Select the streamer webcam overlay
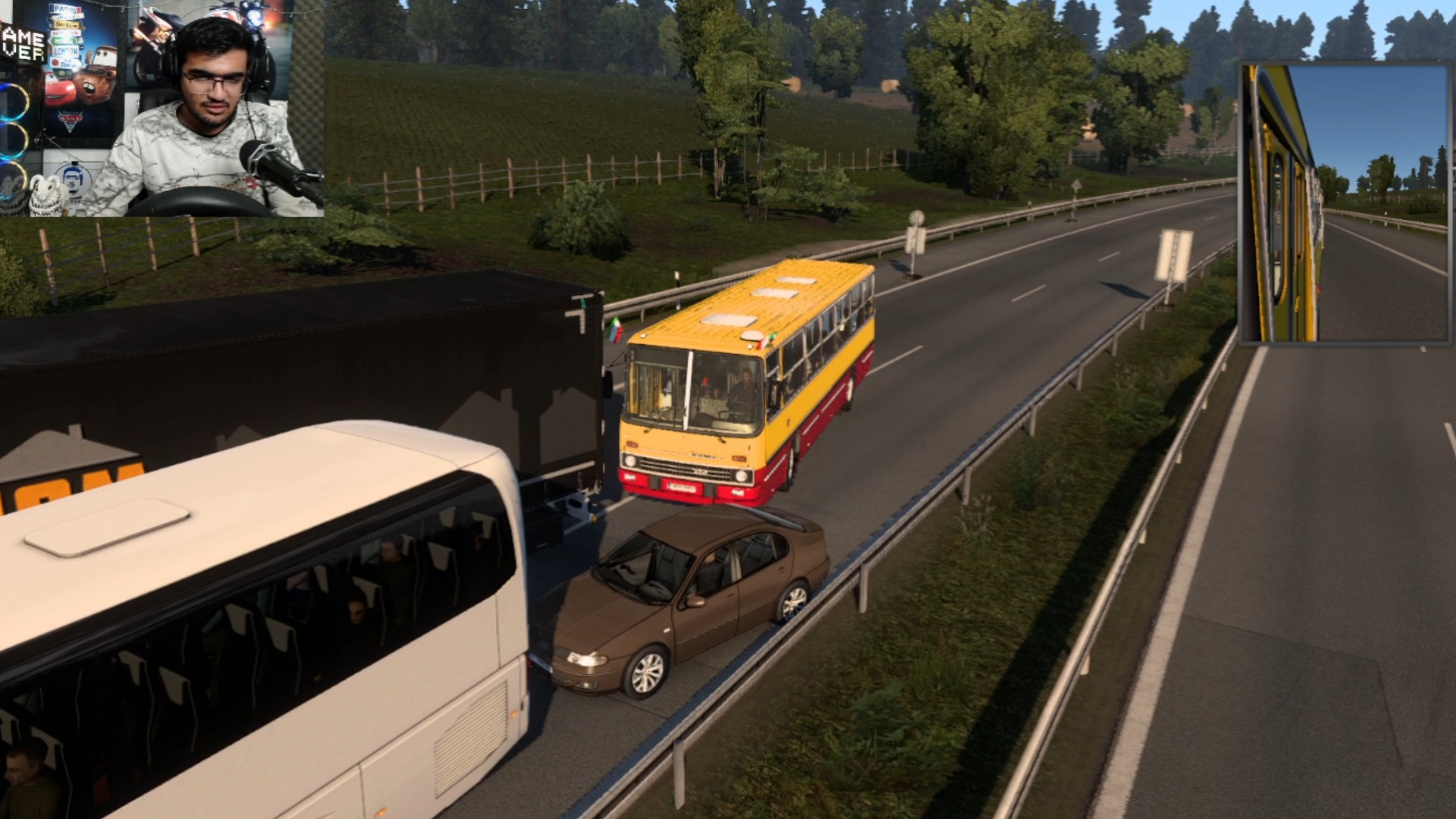 click(x=162, y=108)
